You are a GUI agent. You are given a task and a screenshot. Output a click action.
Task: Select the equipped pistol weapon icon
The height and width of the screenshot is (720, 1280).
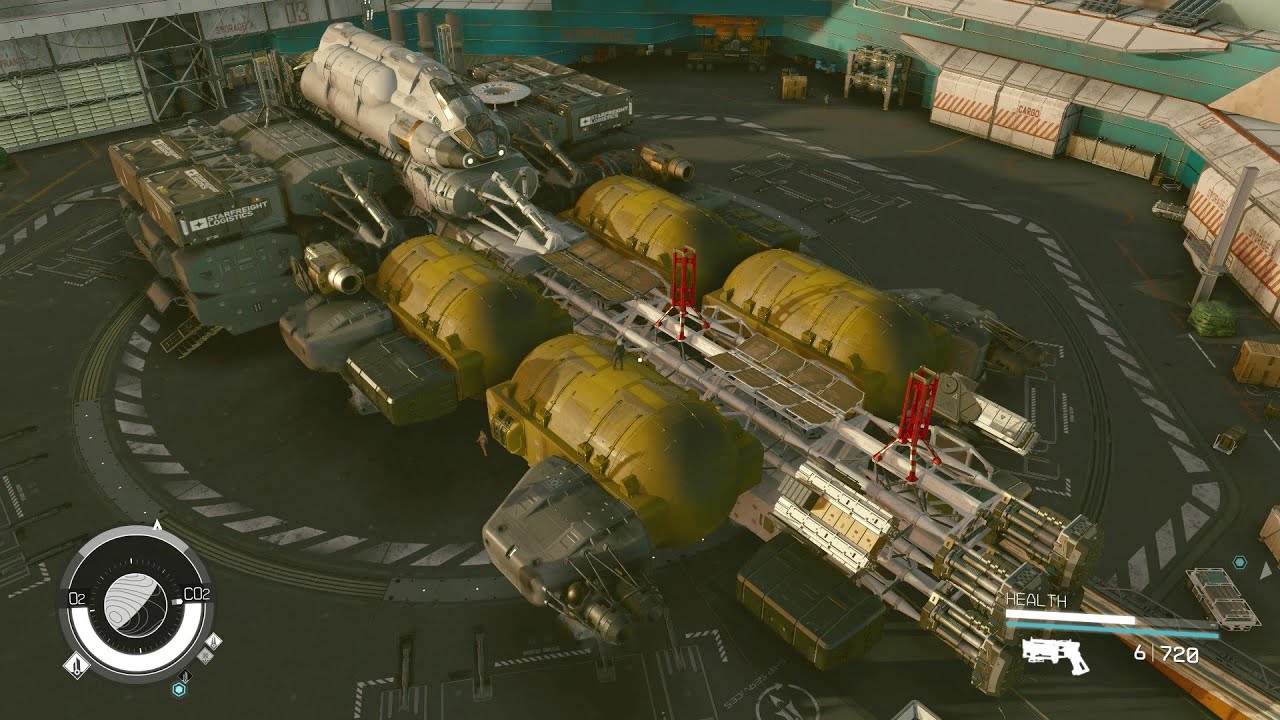pyautogui.click(x=1055, y=655)
